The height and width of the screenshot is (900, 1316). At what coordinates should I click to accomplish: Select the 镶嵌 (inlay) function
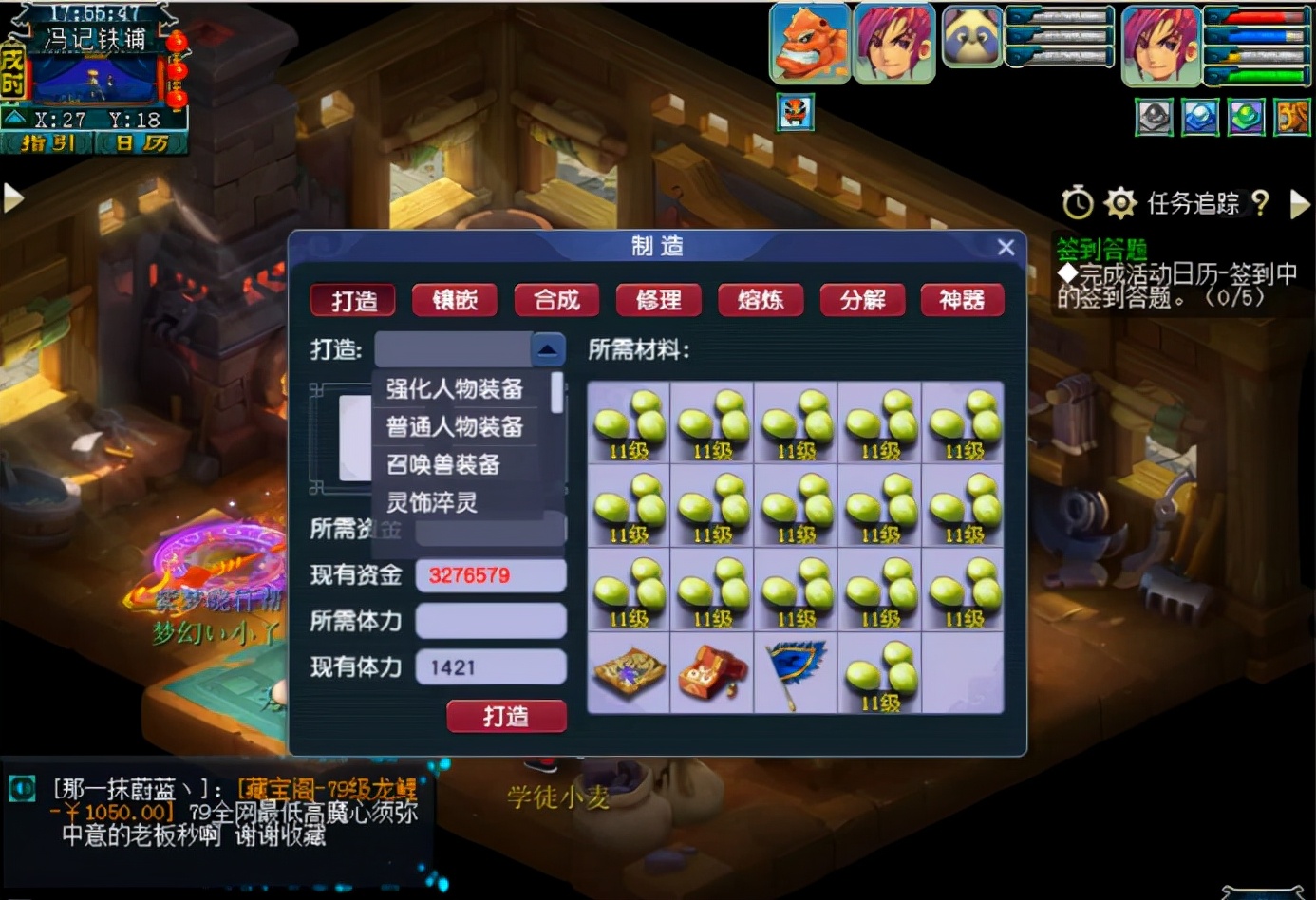coord(455,300)
